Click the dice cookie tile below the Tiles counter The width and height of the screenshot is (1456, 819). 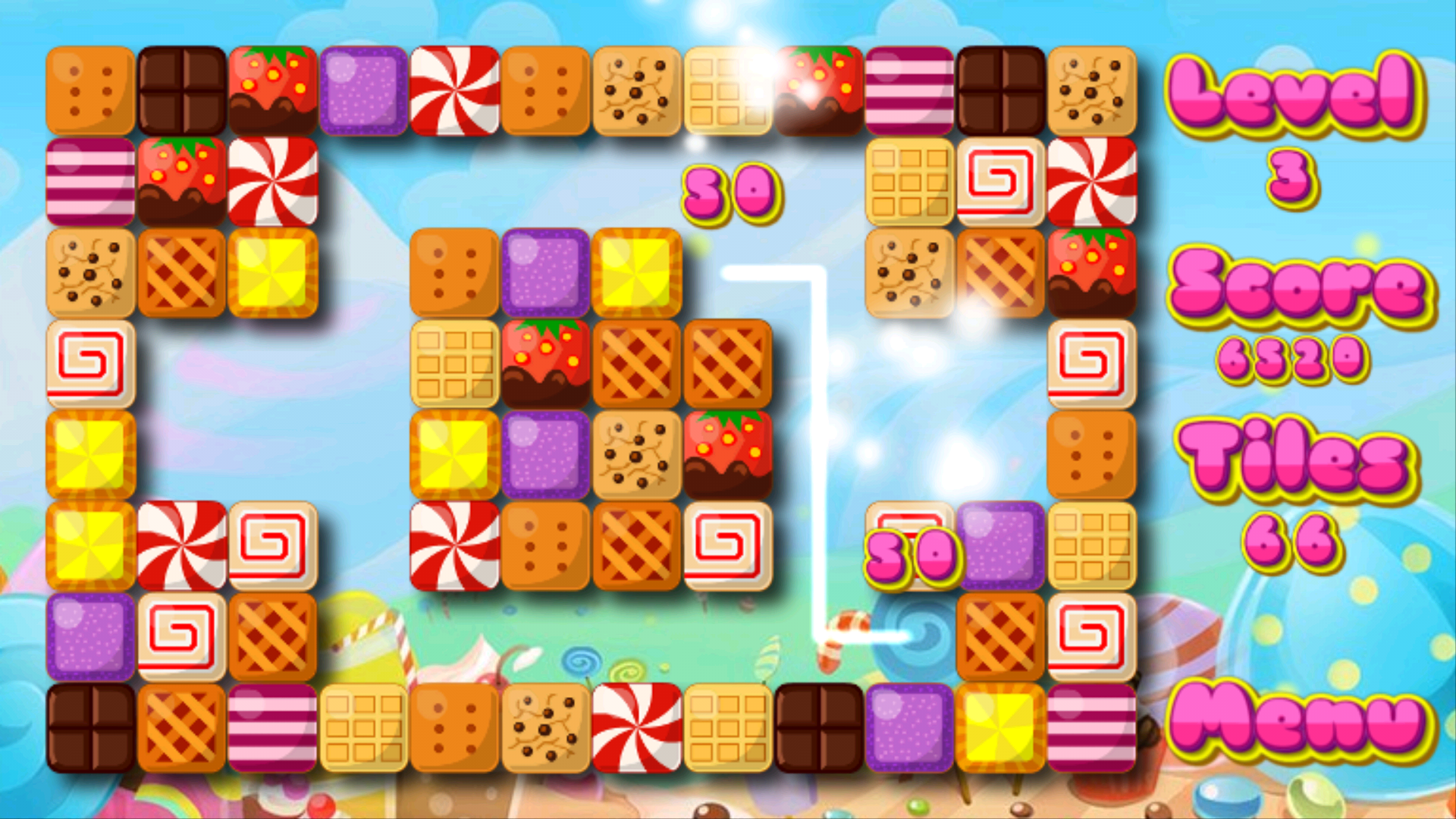pos(1092,455)
